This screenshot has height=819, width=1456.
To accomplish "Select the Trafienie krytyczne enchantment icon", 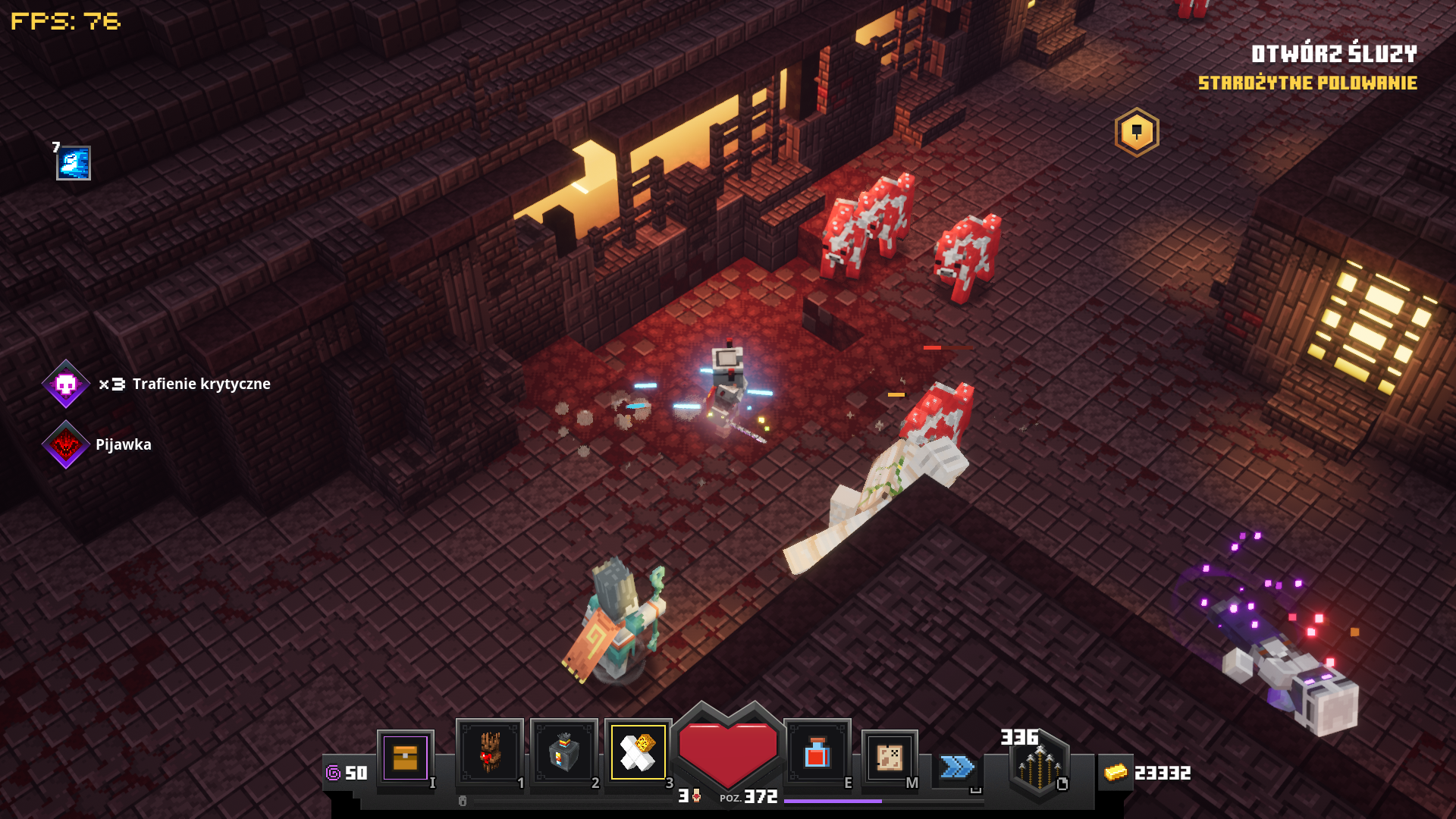I will point(66,384).
